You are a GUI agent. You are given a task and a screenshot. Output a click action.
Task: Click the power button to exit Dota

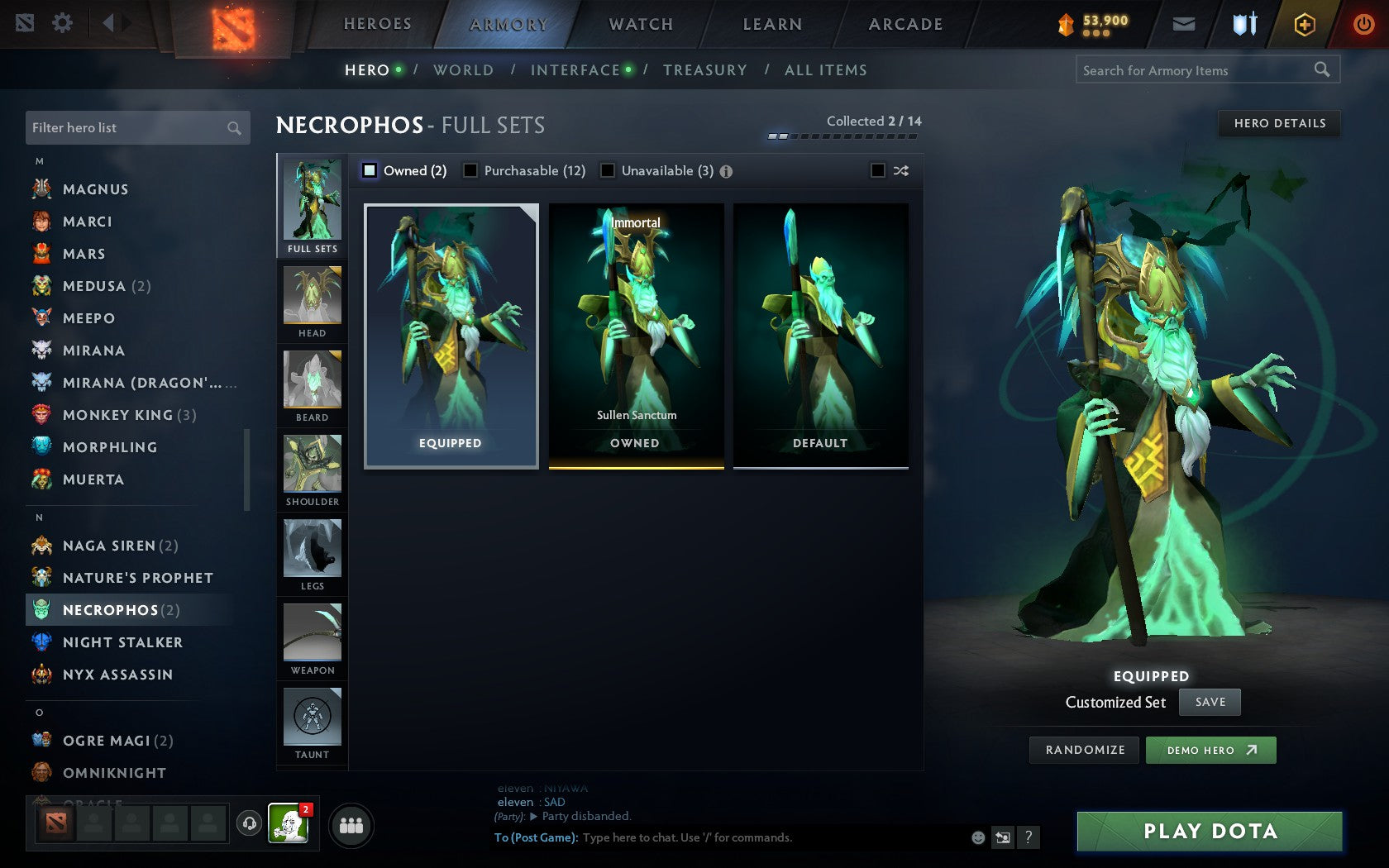point(1363,24)
